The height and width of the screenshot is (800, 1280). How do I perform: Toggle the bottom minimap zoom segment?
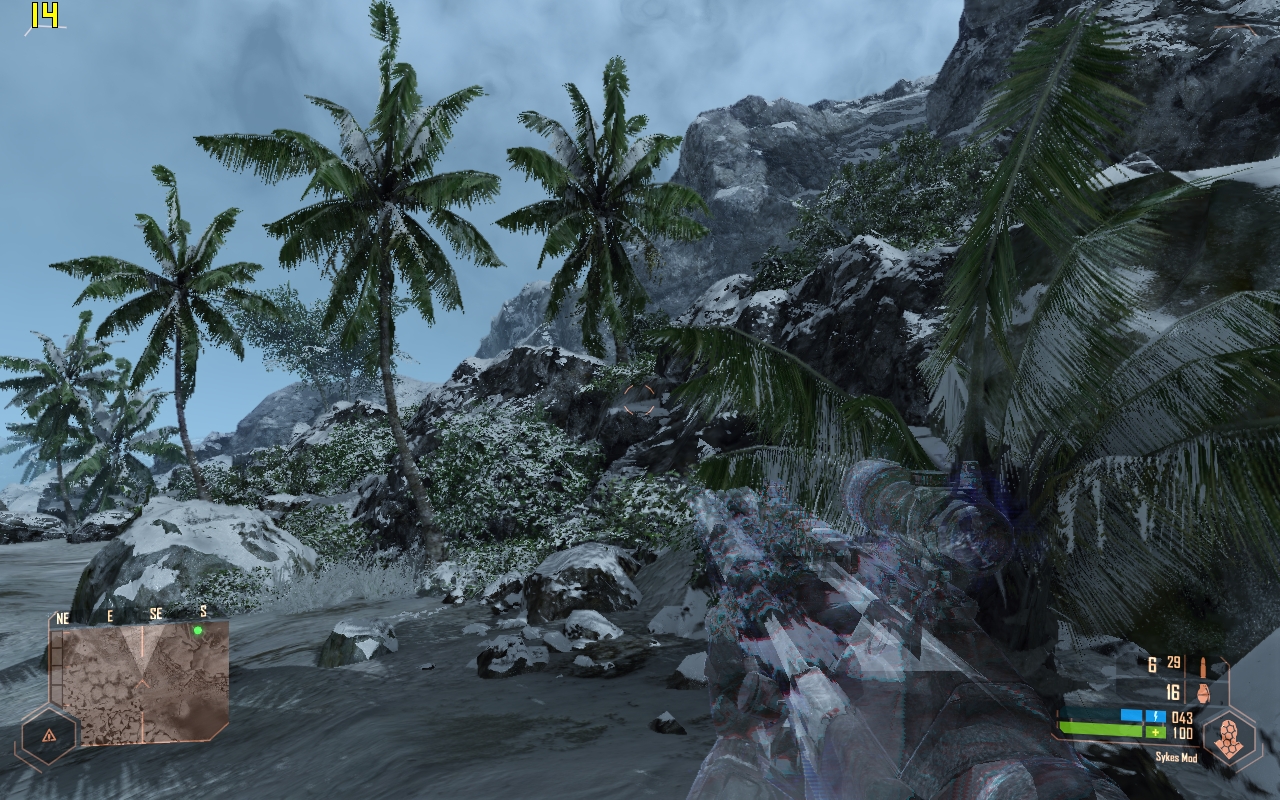(x=56, y=692)
